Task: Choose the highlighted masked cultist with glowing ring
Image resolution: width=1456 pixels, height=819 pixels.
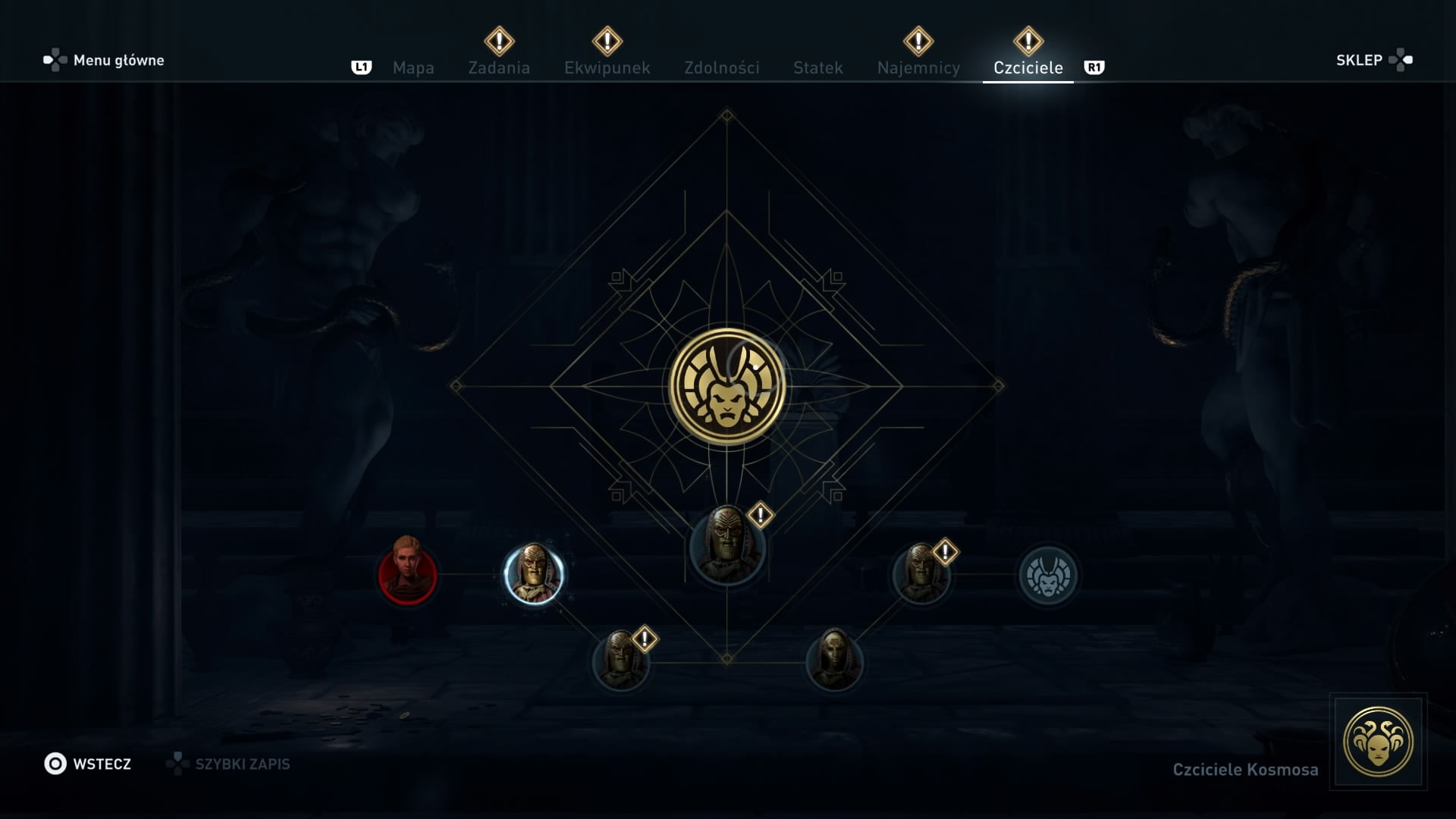Action: click(x=533, y=574)
